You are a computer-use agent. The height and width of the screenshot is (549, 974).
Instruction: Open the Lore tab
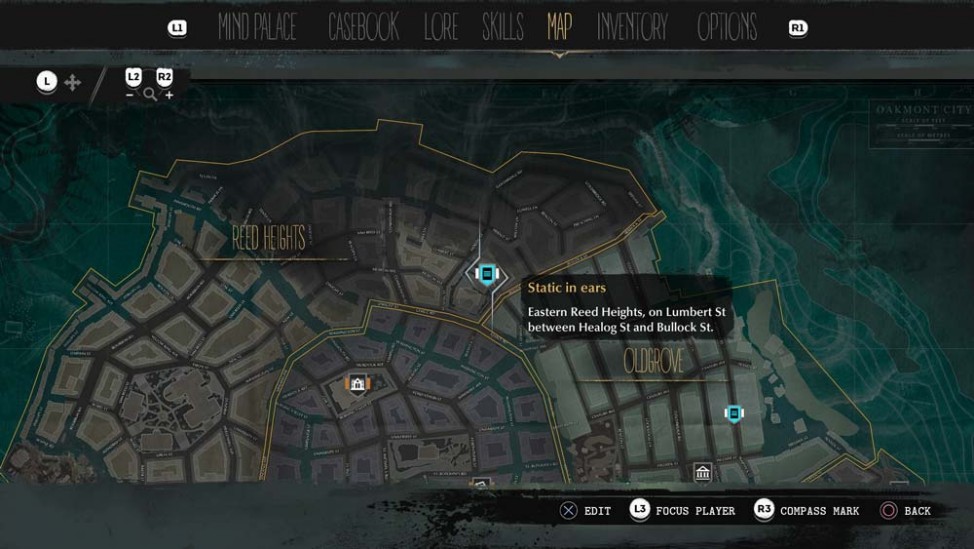[x=440, y=28]
